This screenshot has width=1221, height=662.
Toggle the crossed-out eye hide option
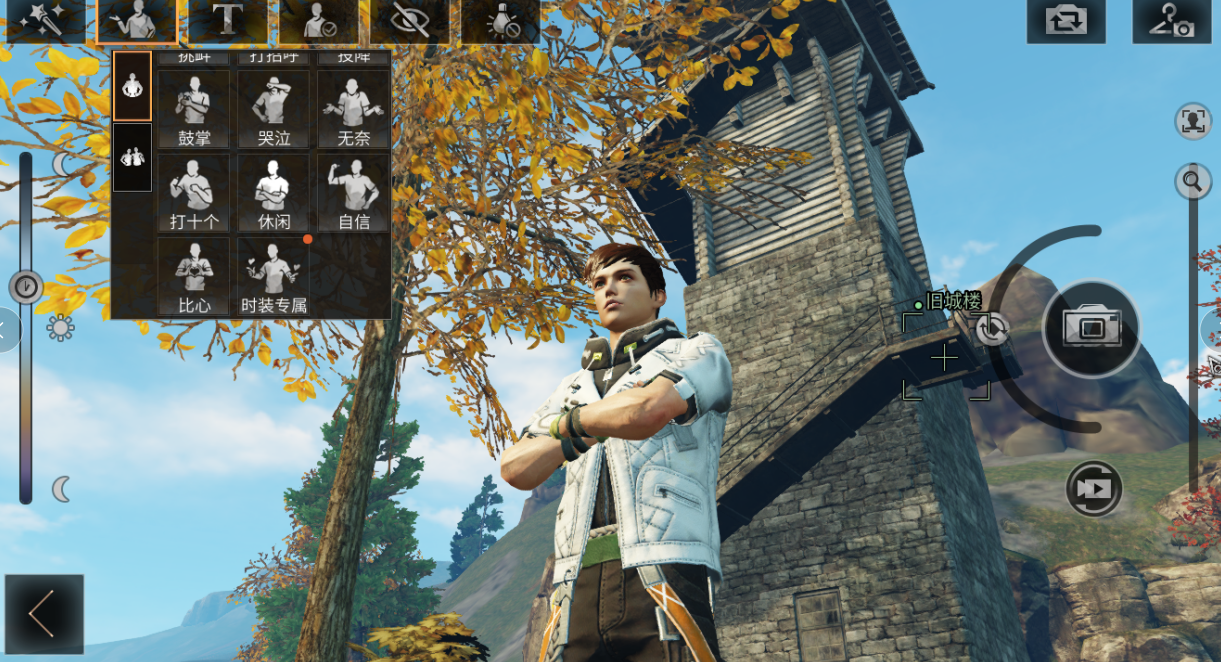point(410,21)
